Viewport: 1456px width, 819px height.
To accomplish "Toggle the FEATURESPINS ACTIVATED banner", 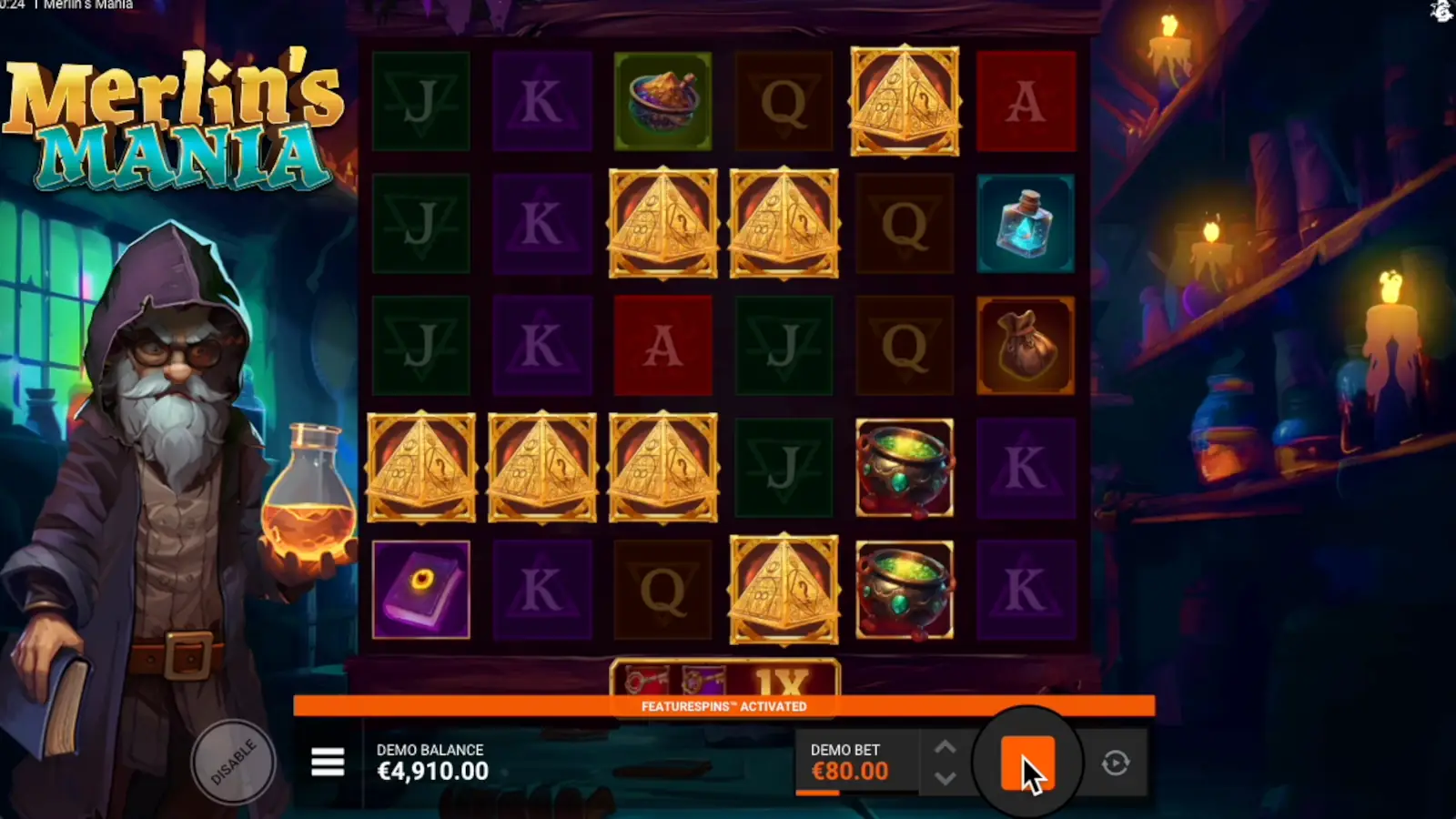I will click(725, 705).
